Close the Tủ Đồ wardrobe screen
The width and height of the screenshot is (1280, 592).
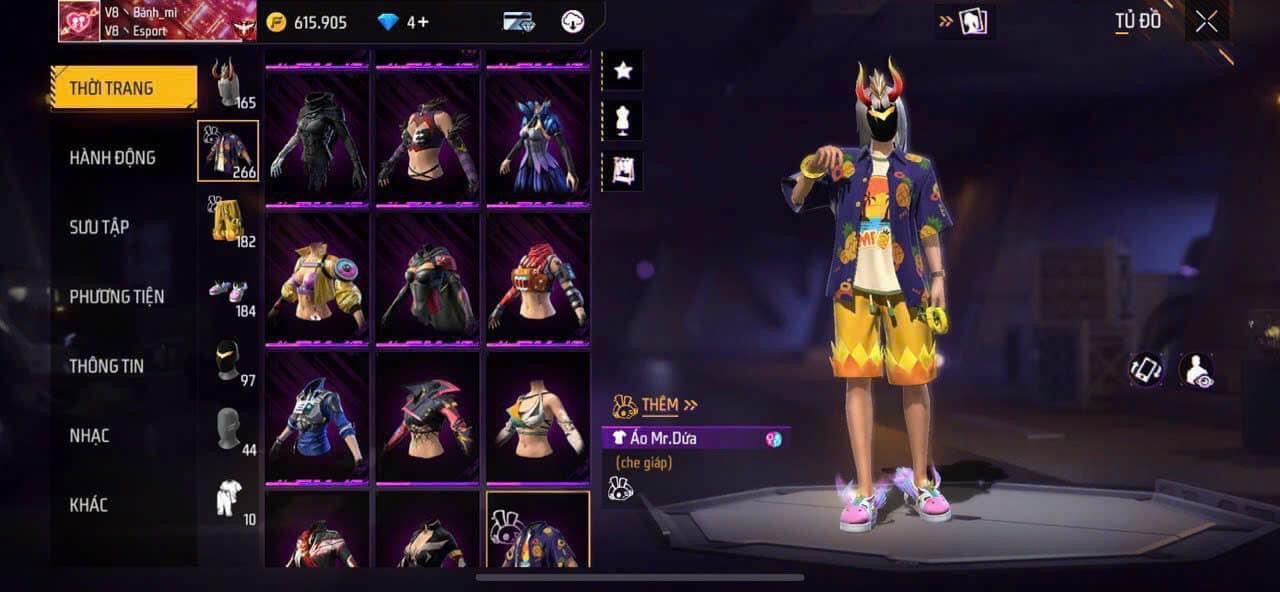pos(1207,22)
